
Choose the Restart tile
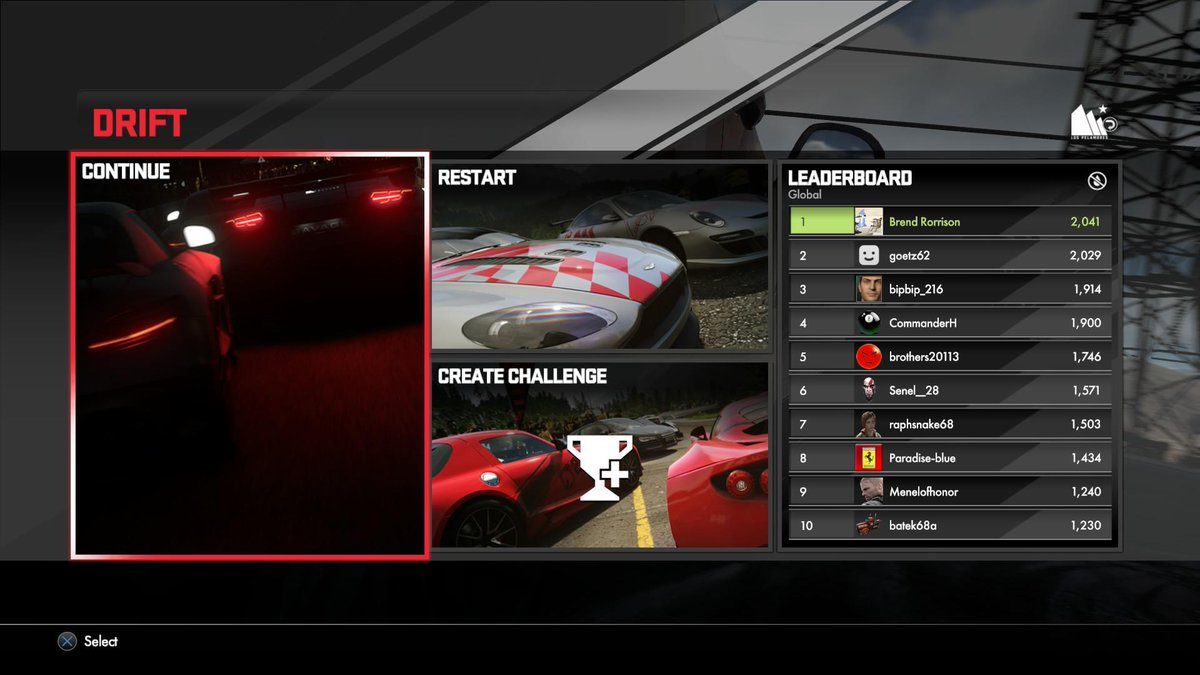click(601, 257)
